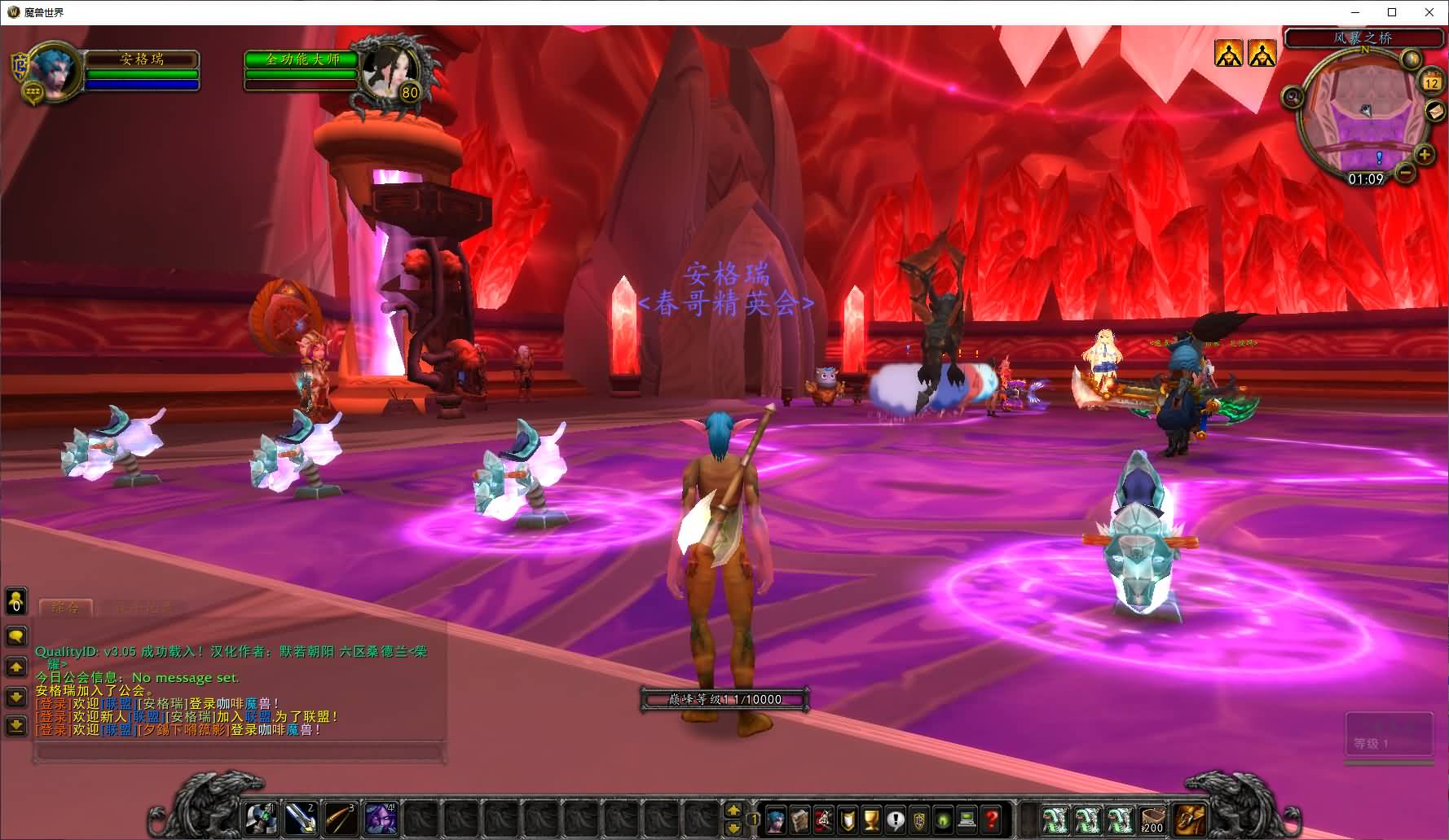Open the chat menu speech bubble button

pyautogui.click(x=16, y=635)
